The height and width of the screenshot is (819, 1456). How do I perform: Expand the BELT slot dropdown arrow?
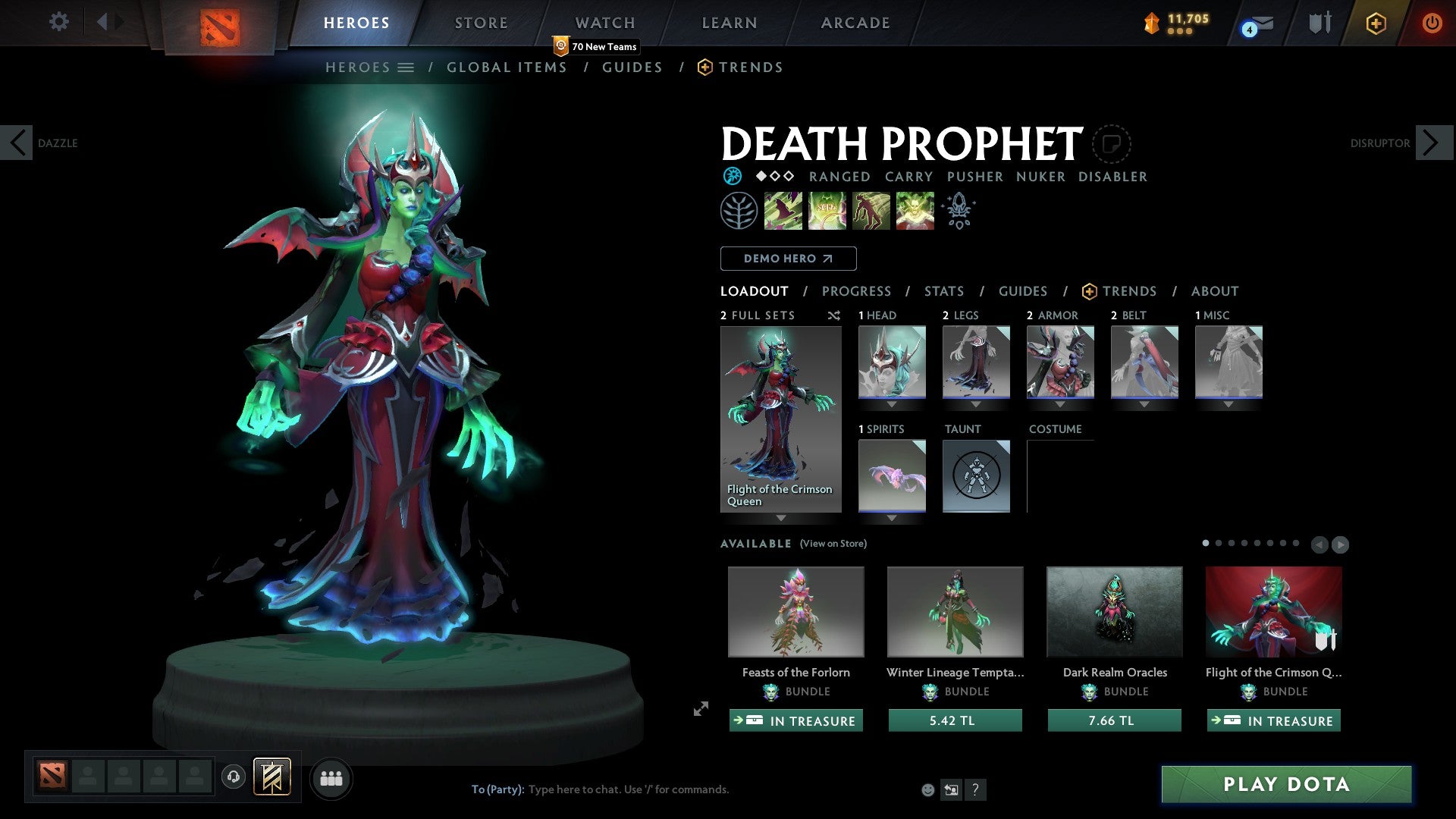pyautogui.click(x=1144, y=404)
